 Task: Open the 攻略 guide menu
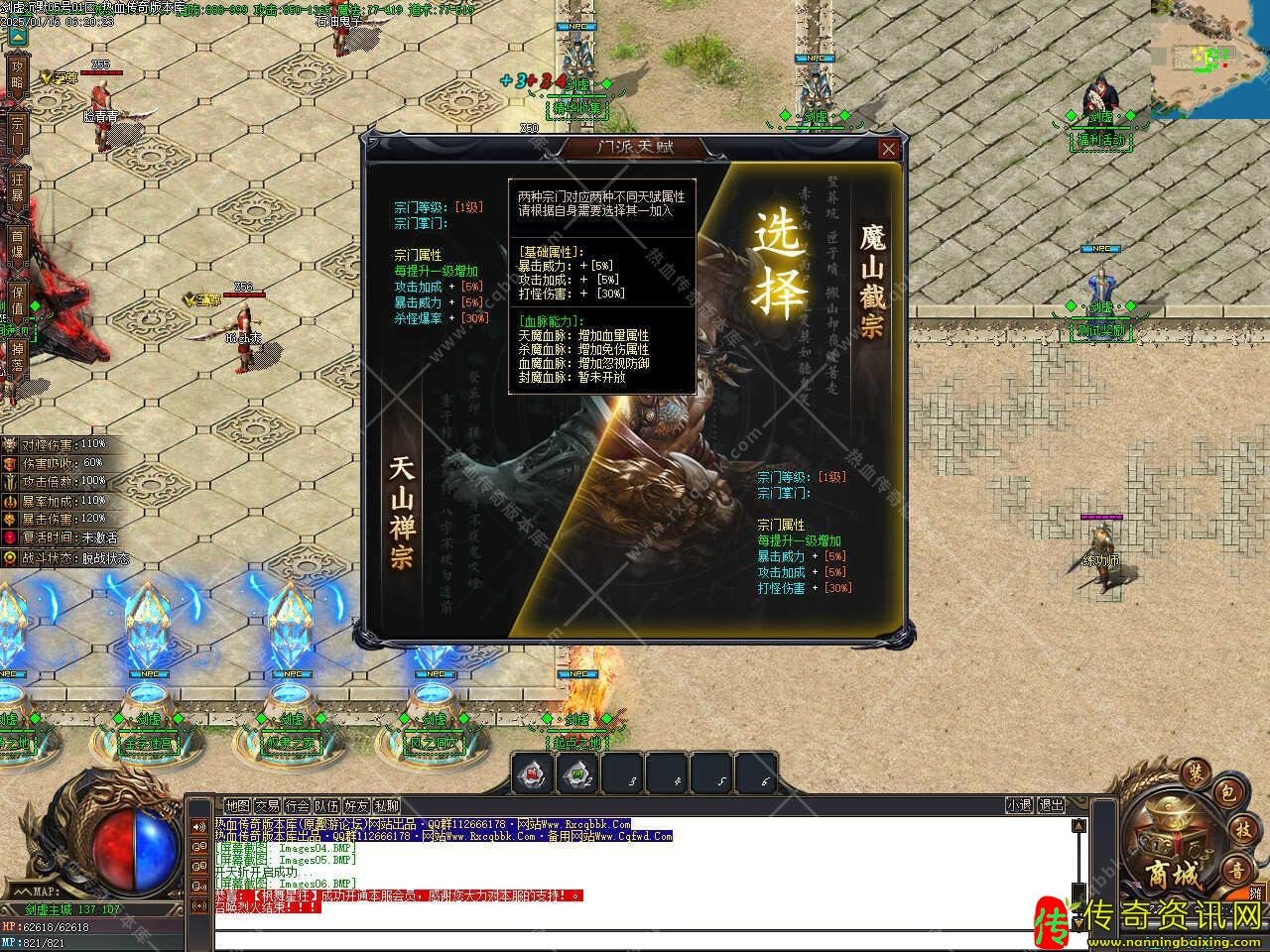coord(17,73)
